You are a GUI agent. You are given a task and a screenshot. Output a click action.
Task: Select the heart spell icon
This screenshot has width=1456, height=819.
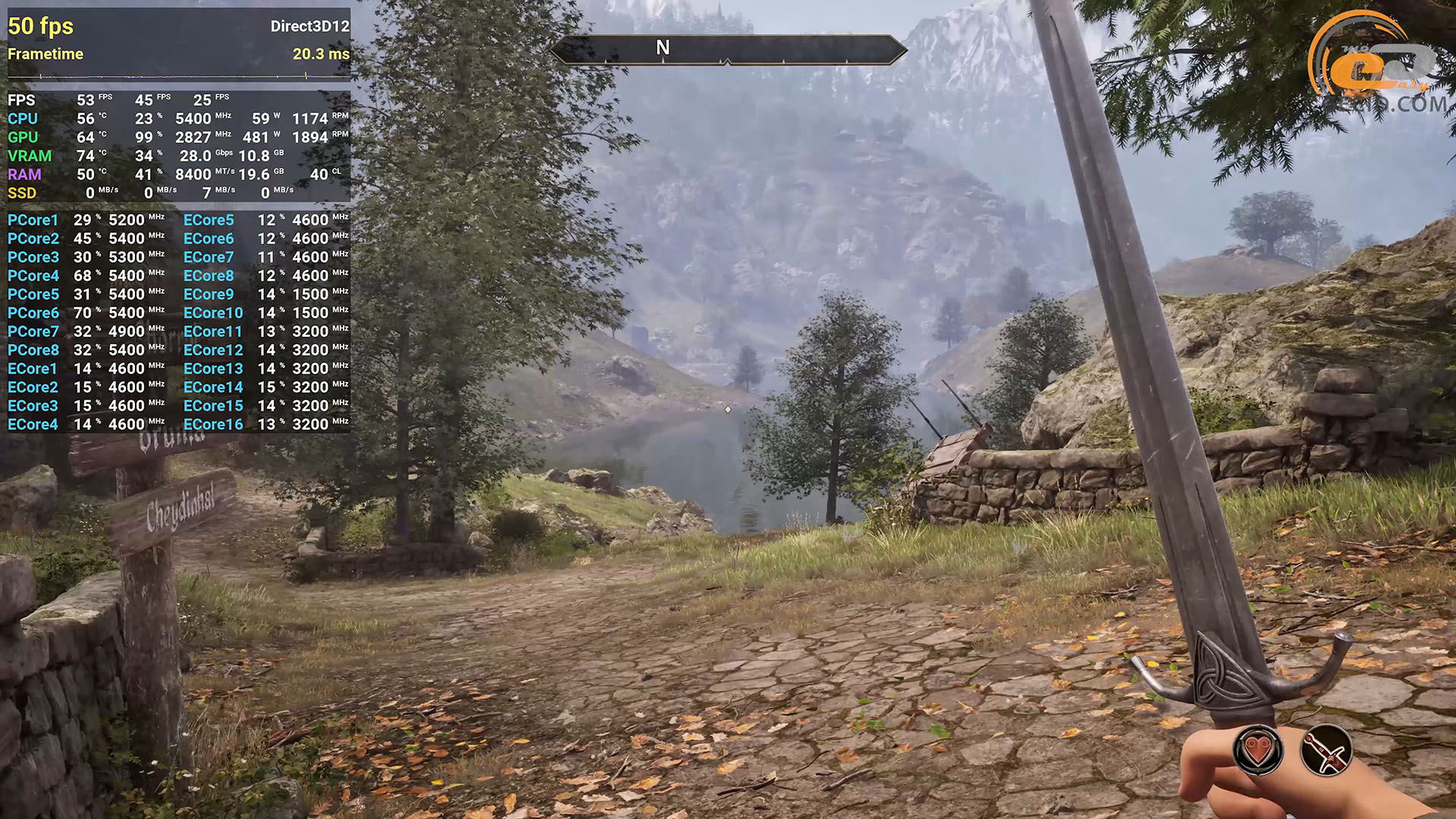(x=1259, y=751)
